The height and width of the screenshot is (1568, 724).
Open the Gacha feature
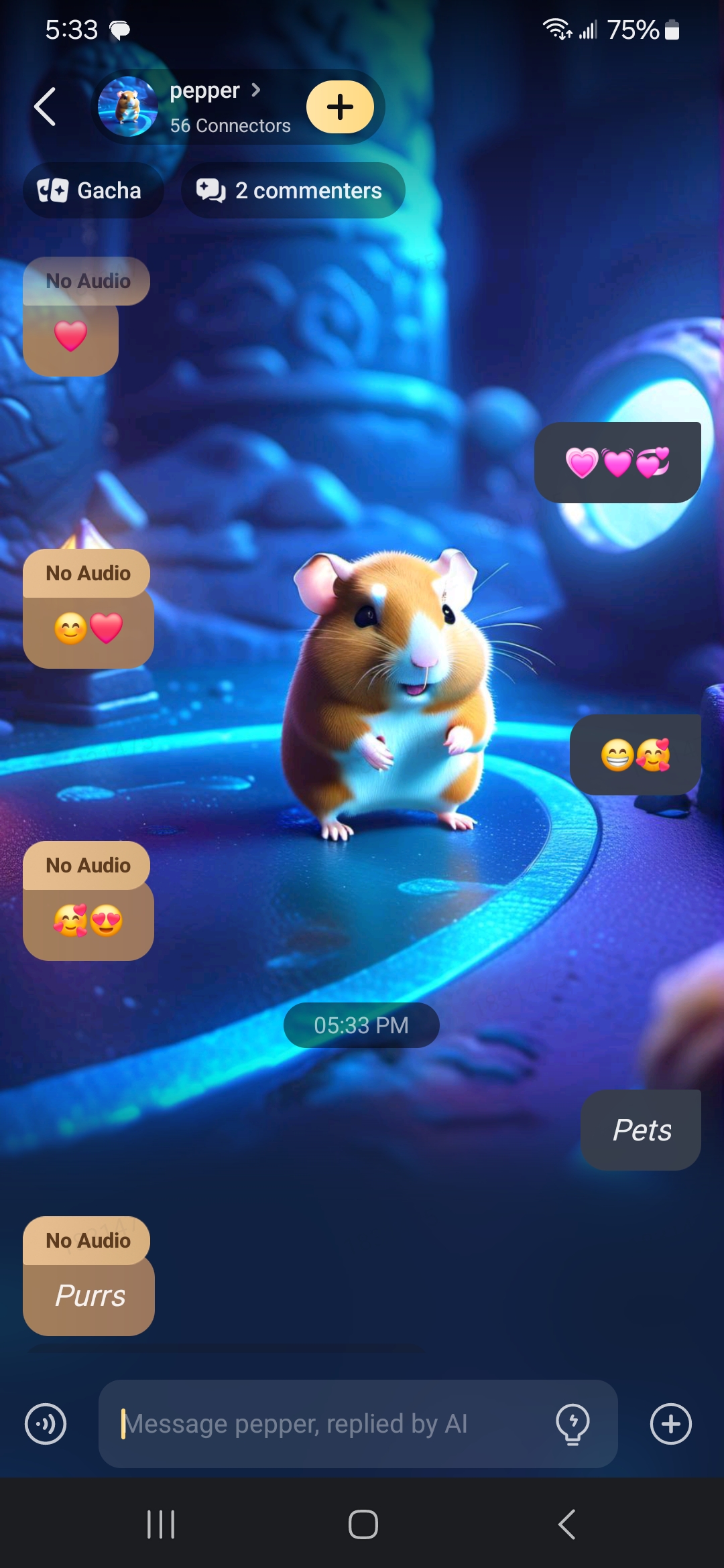point(93,190)
